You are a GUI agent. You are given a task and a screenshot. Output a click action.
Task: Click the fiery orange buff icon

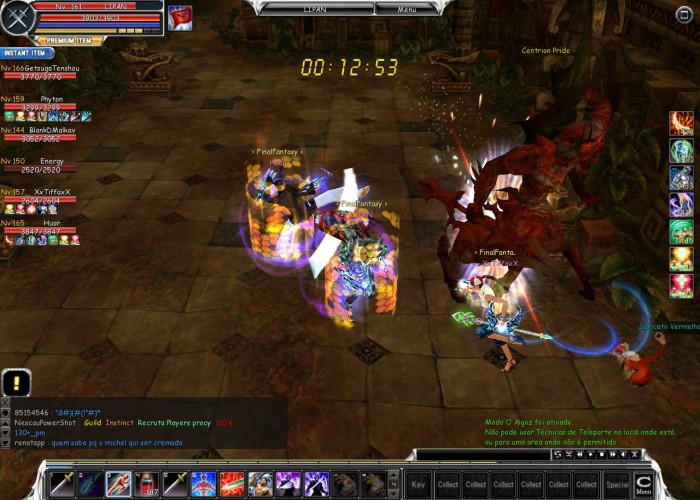[681, 258]
